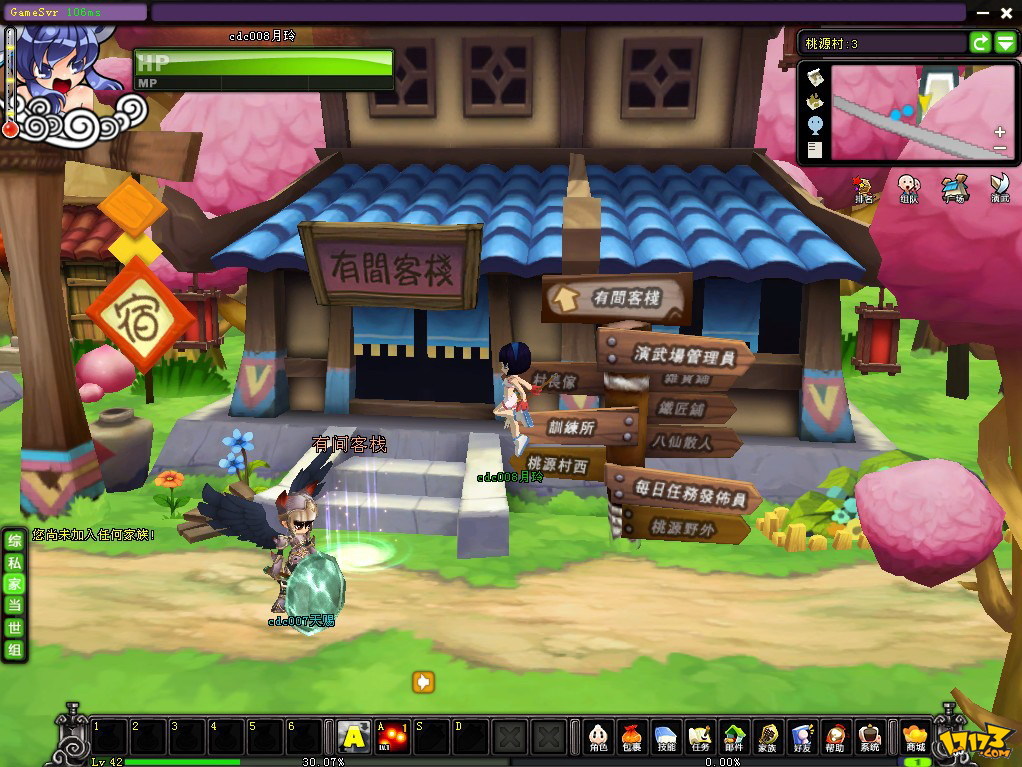Activate the red fire skill in slot A
The image size is (1022, 767).
[391, 737]
